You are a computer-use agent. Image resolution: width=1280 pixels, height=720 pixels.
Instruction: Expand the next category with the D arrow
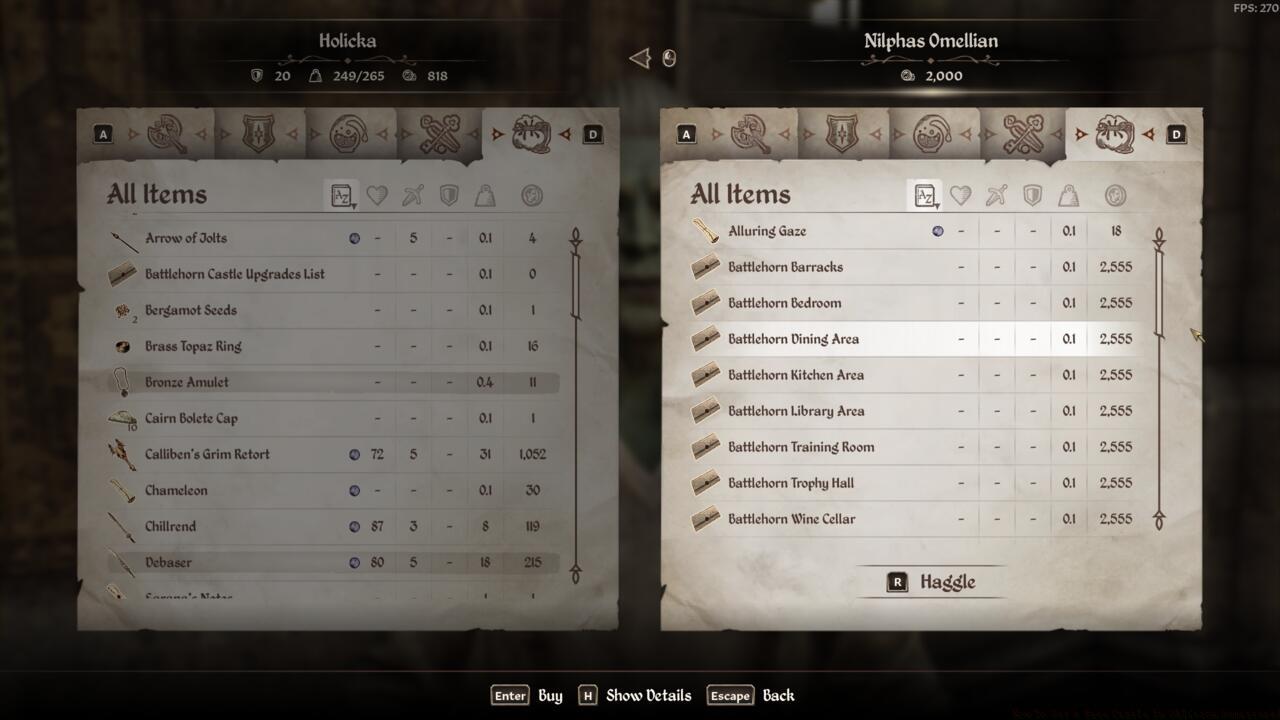tap(591, 132)
